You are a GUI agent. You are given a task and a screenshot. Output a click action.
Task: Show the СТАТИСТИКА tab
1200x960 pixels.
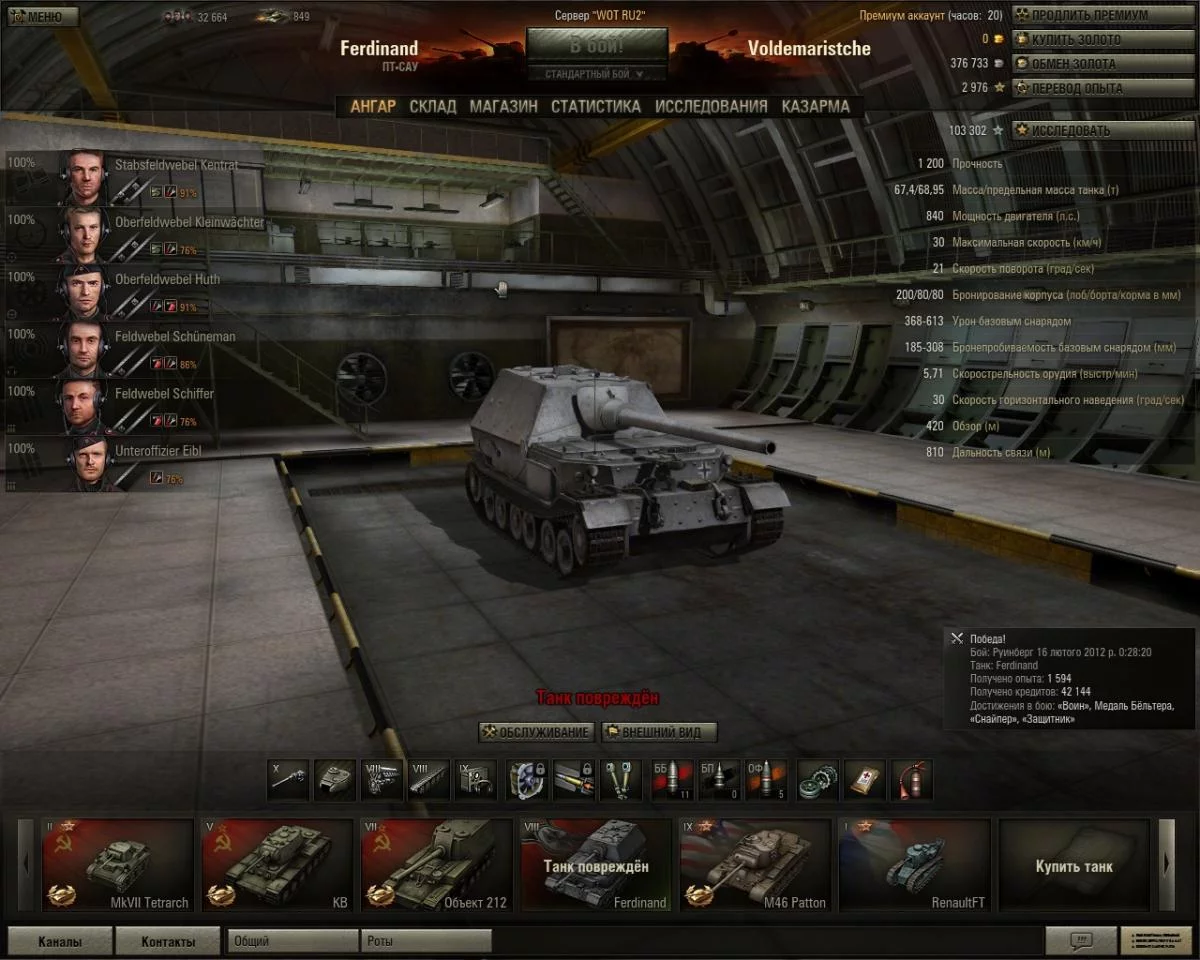pyautogui.click(x=595, y=106)
